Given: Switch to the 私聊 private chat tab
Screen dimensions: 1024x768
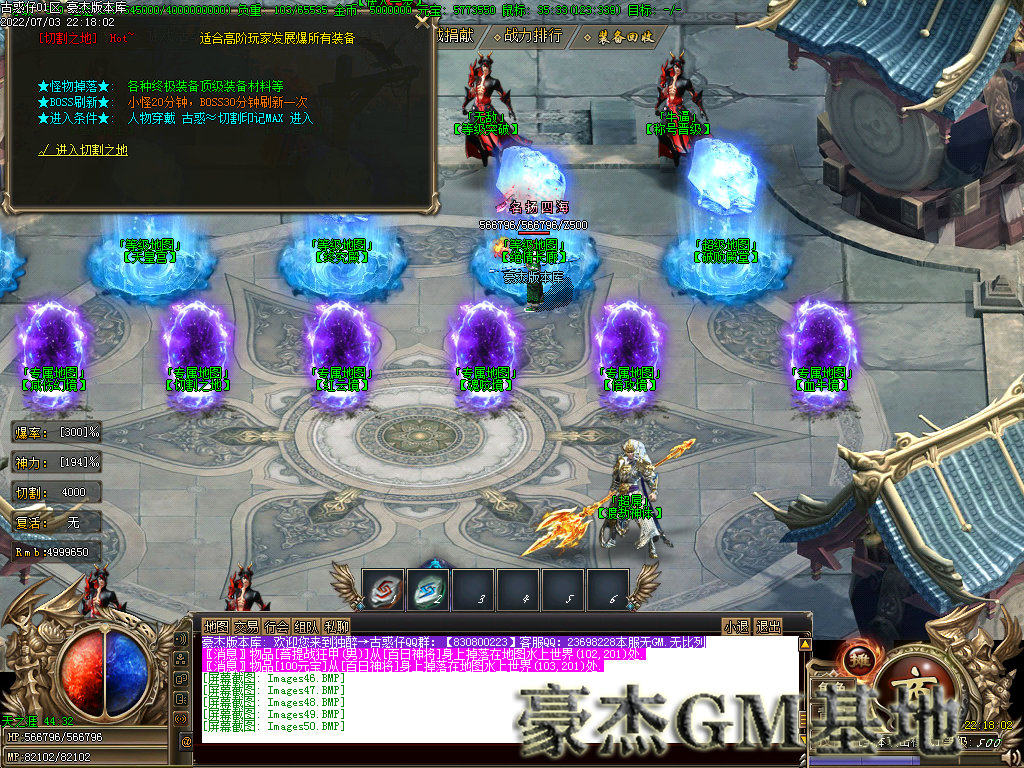Looking at the screenshot, I should click(337, 627).
